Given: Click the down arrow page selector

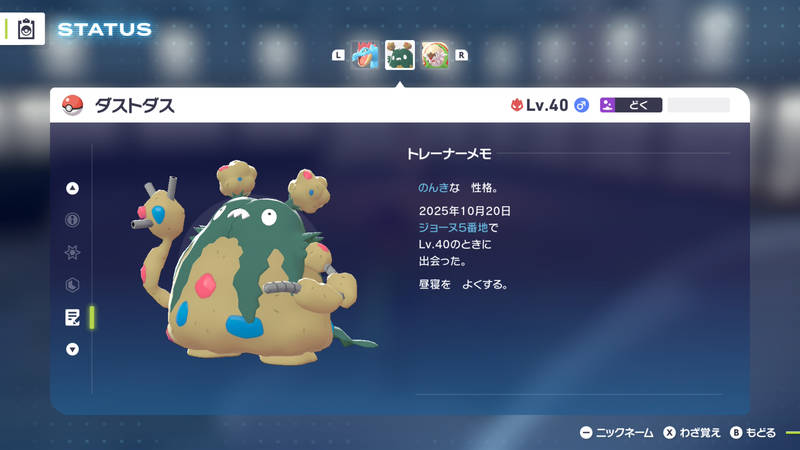Looking at the screenshot, I should [x=72, y=349].
